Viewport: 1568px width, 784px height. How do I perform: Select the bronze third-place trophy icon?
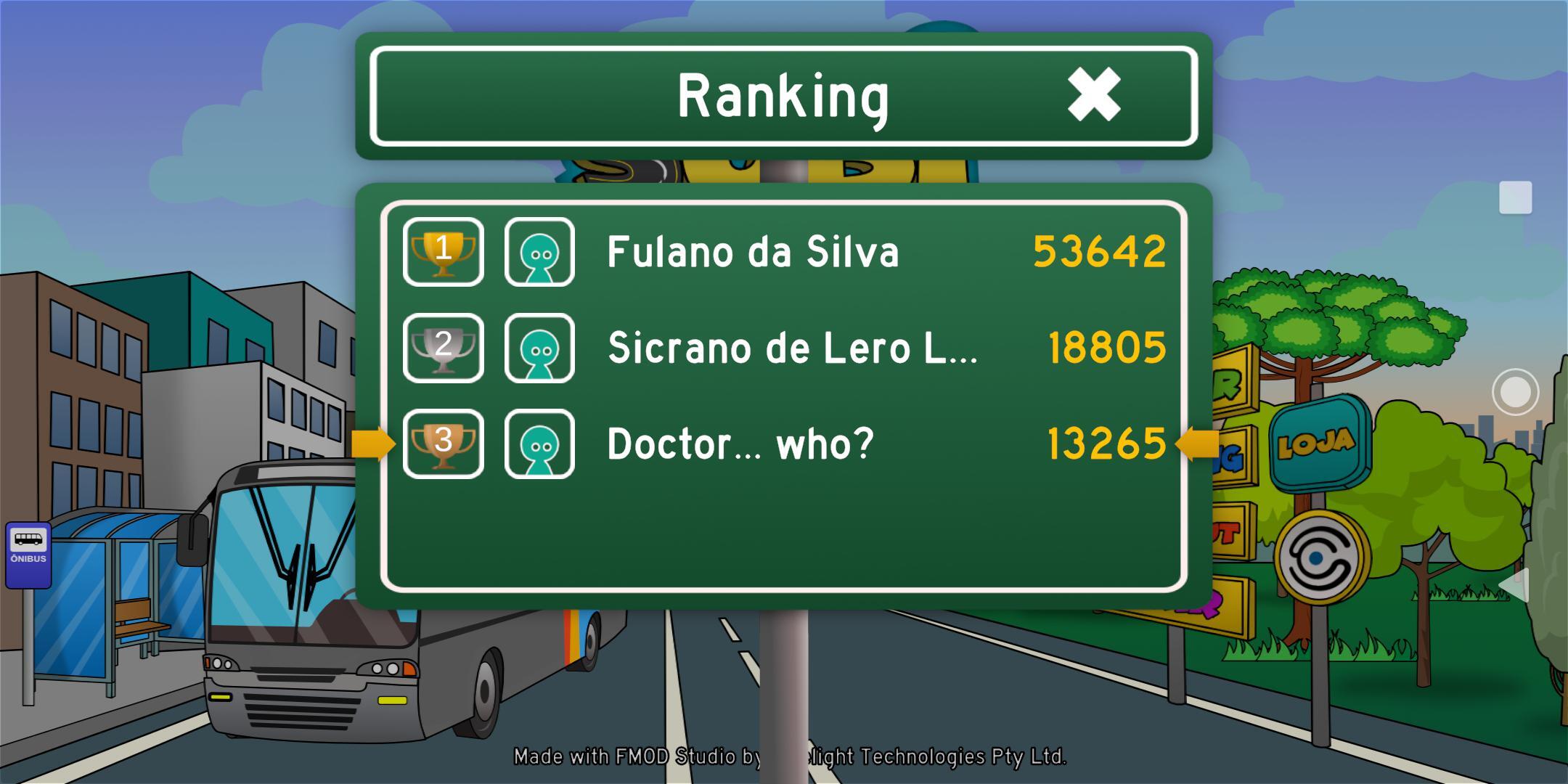coord(443,443)
